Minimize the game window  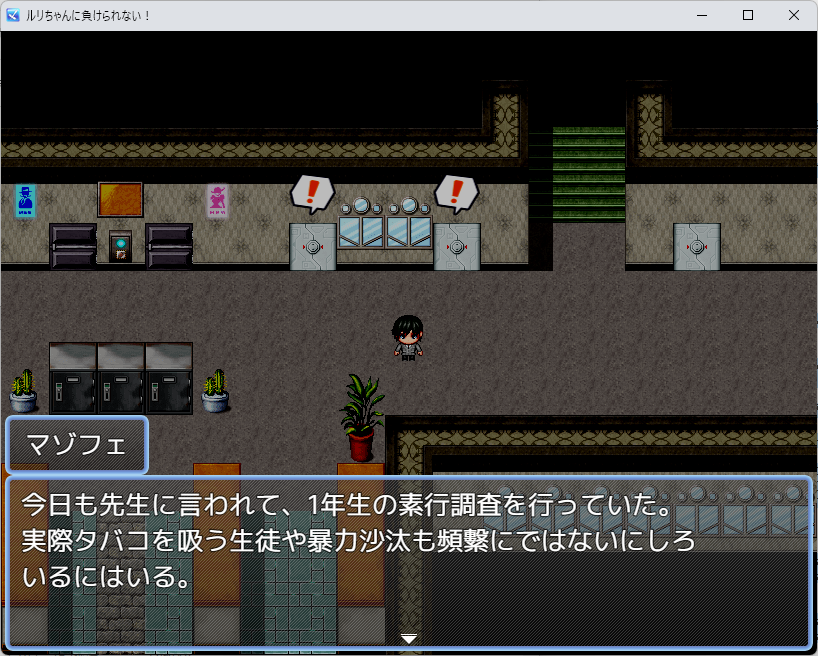coord(702,16)
